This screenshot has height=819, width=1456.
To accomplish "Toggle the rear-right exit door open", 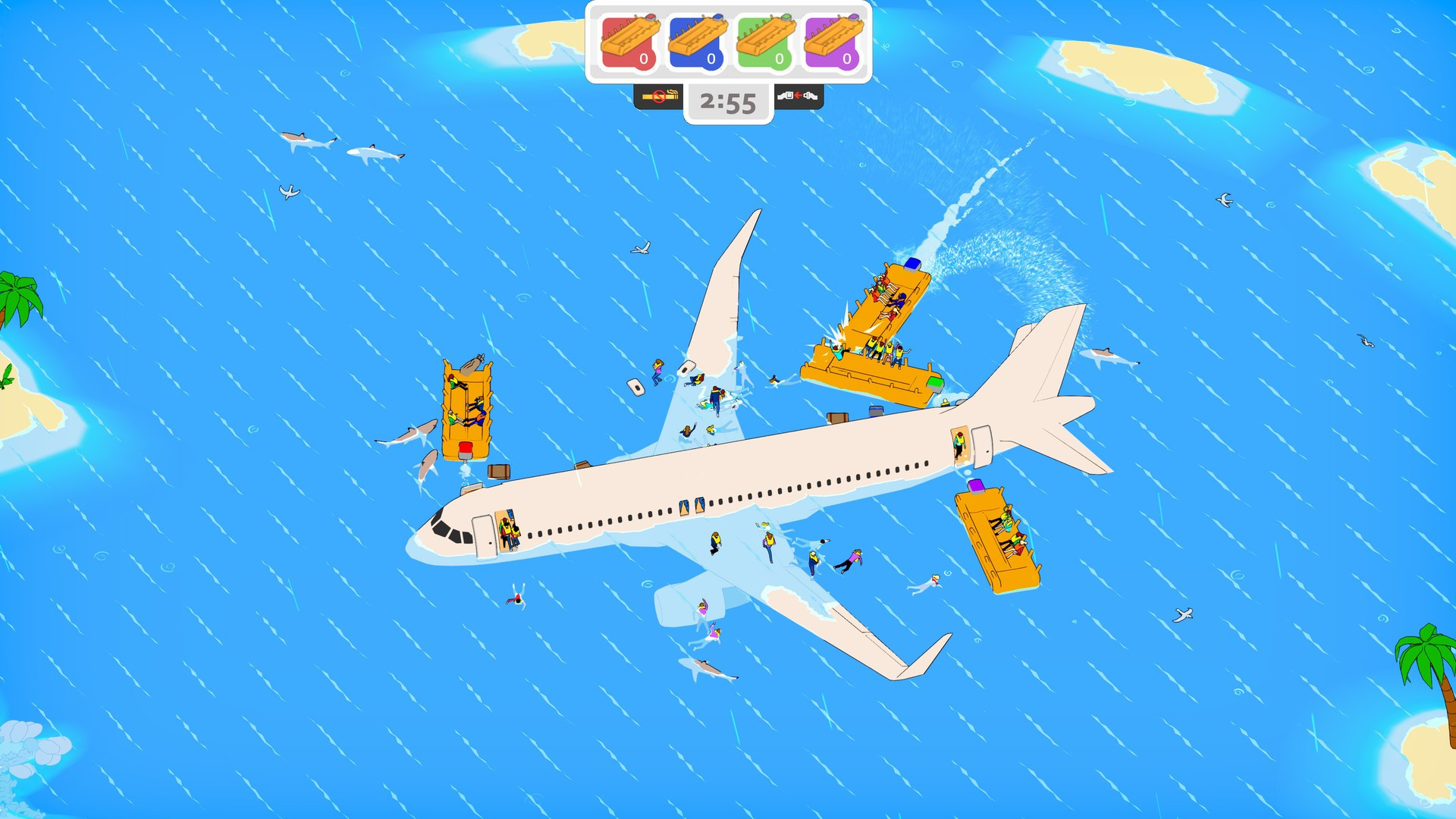I will (x=981, y=447).
